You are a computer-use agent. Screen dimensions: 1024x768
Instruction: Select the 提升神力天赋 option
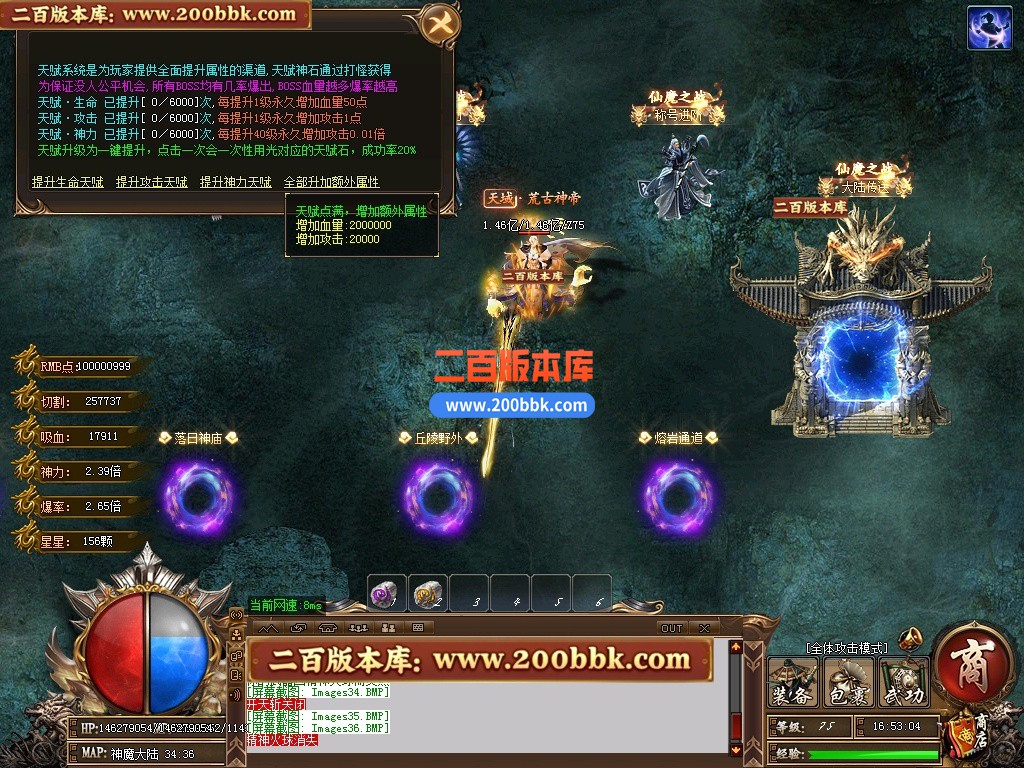[x=235, y=182]
